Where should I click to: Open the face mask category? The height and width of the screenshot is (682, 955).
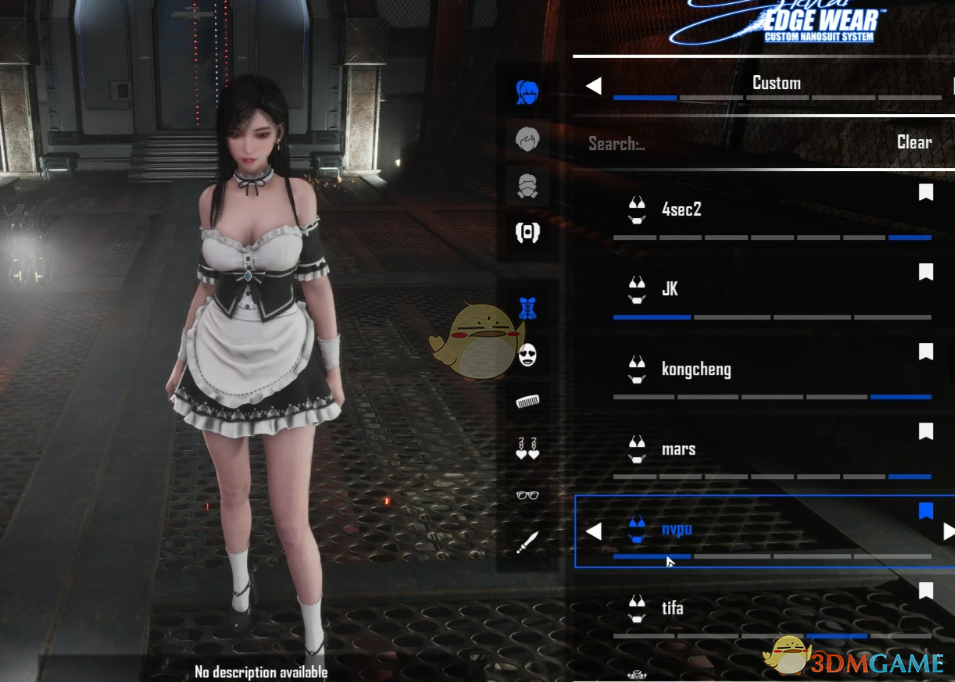coord(527,354)
